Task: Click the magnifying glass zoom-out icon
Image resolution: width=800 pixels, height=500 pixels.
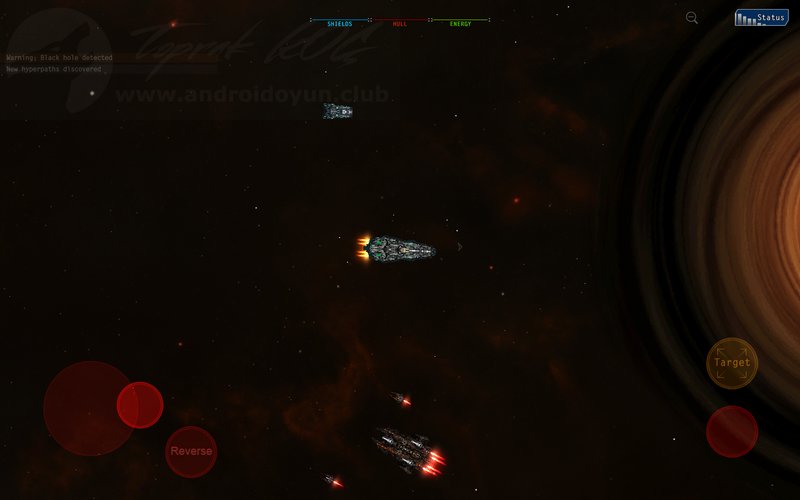Action: pyautogui.click(x=692, y=18)
